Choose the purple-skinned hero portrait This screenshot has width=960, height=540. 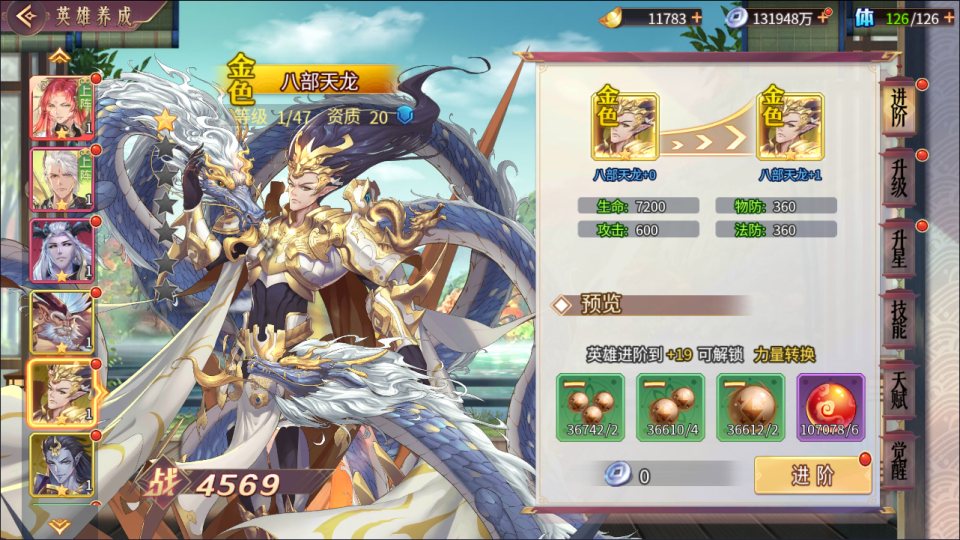(62, 464)
